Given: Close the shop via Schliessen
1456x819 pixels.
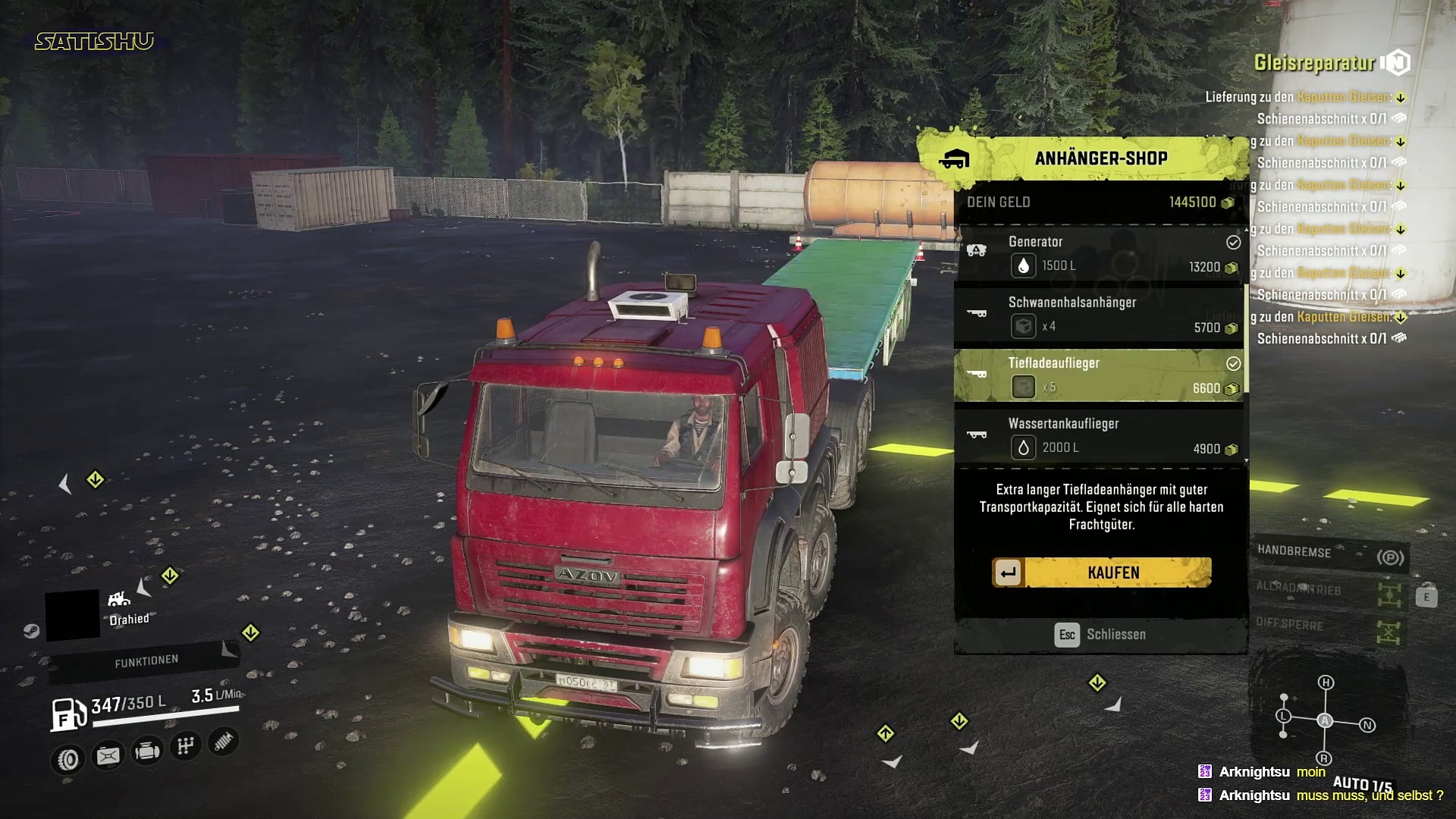Looking at the screenshot, I should pyautogui.click(x=1100, y=635).
